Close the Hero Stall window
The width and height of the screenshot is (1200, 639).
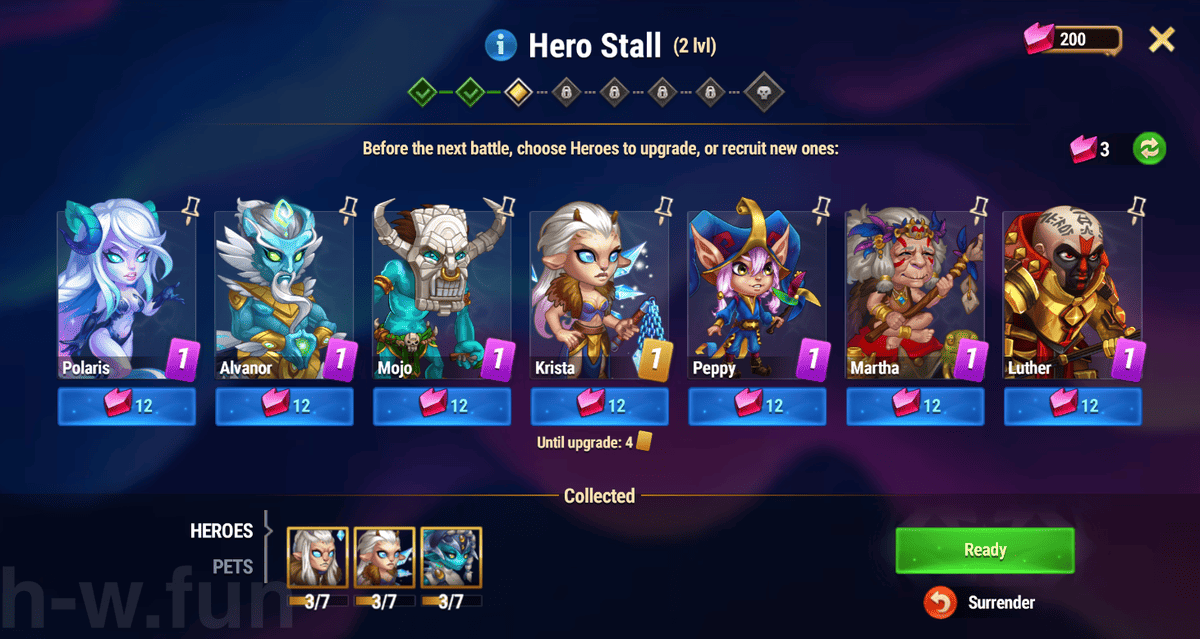pyautogui.click(x=1161, y=40)
